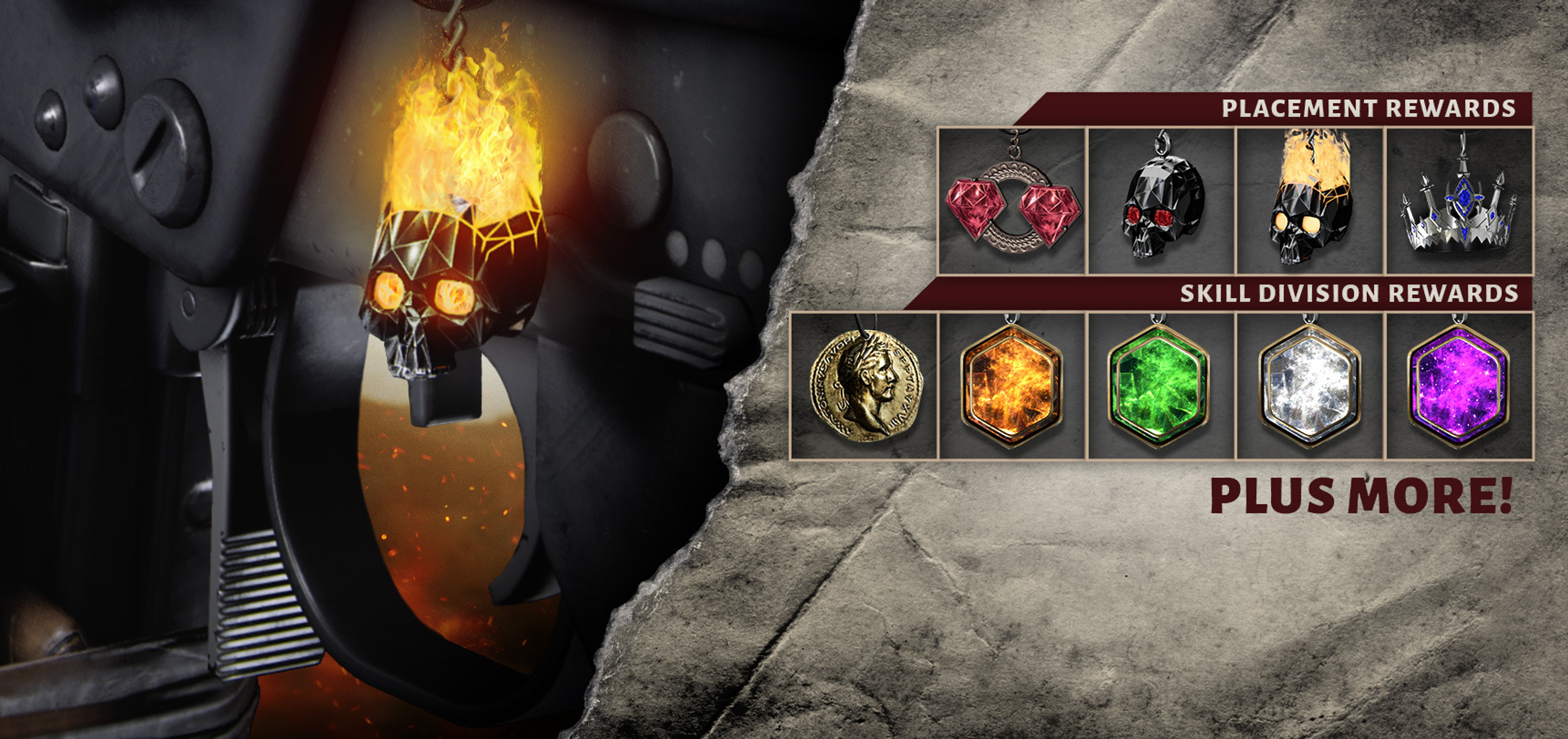Click the purple hexagon gem charm
1568x739 pixels.
[1459, 386]
